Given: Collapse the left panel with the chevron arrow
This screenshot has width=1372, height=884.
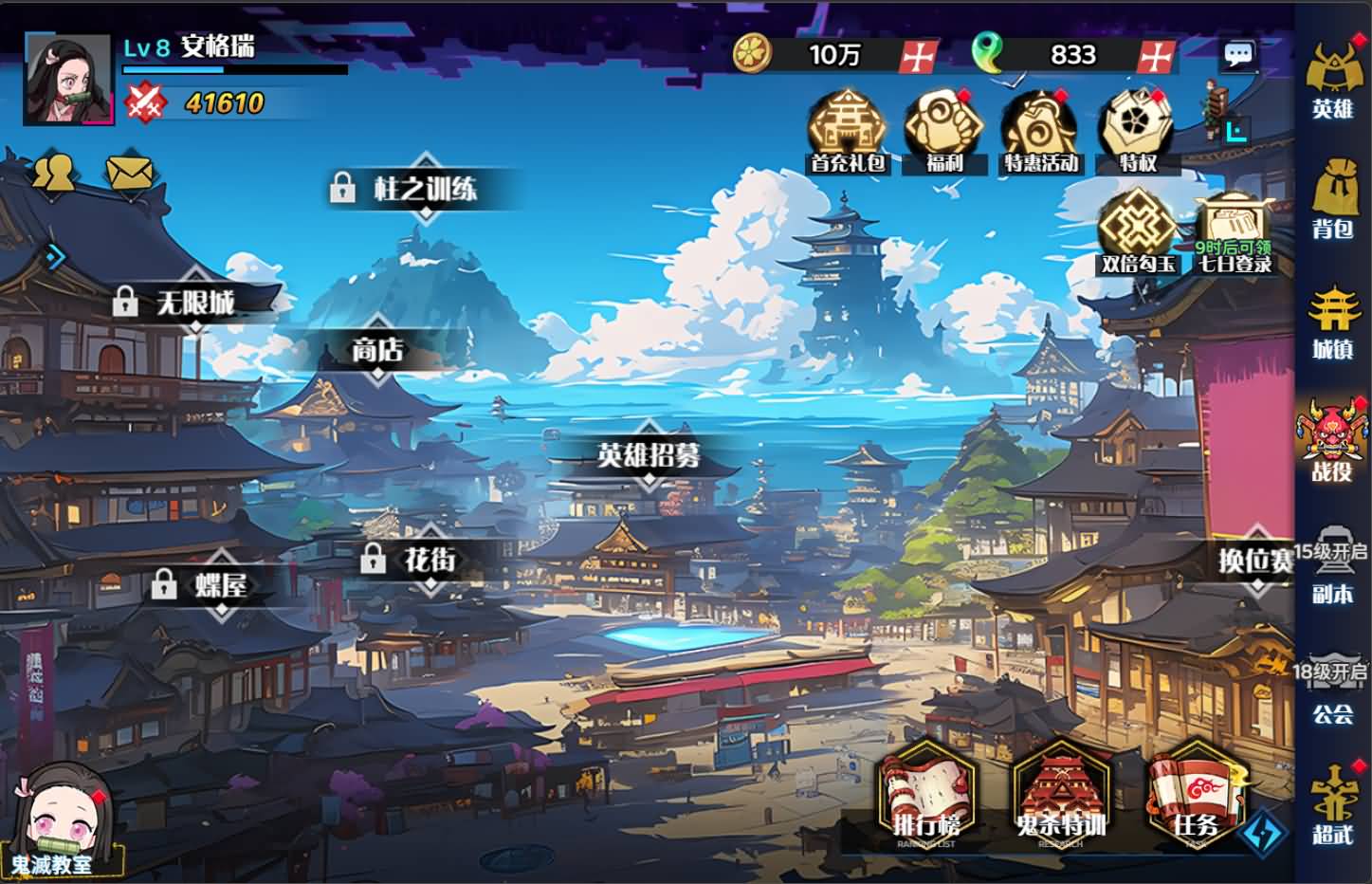Looking at the screenshot, I should click(x=57, y=255).
